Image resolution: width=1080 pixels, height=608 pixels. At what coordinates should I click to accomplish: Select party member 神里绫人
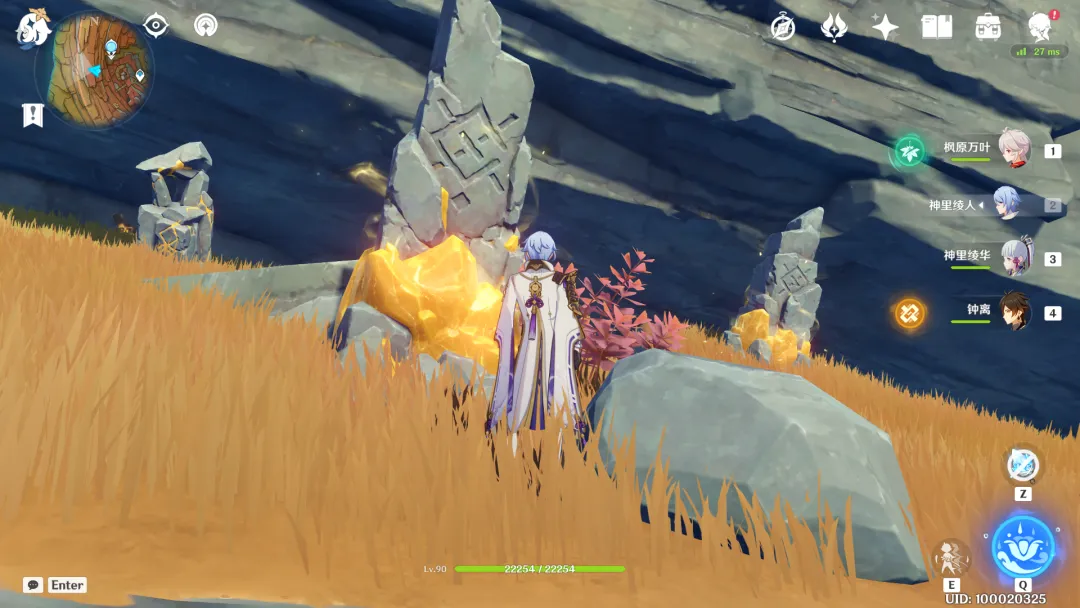point(1008,204)
